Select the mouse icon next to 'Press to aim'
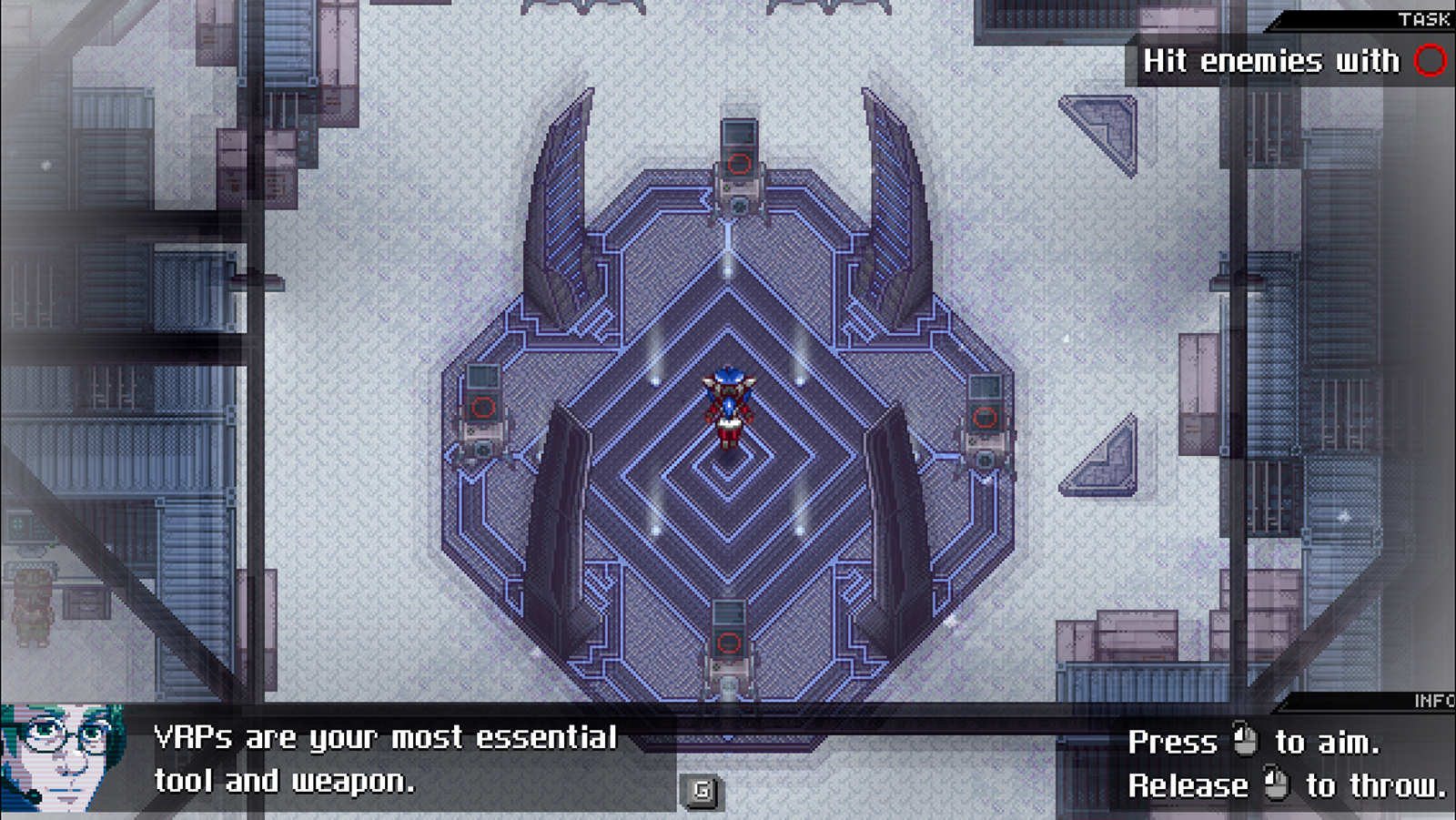Viewport: 1456px width, 820px height. click(x=1247, y=741)
